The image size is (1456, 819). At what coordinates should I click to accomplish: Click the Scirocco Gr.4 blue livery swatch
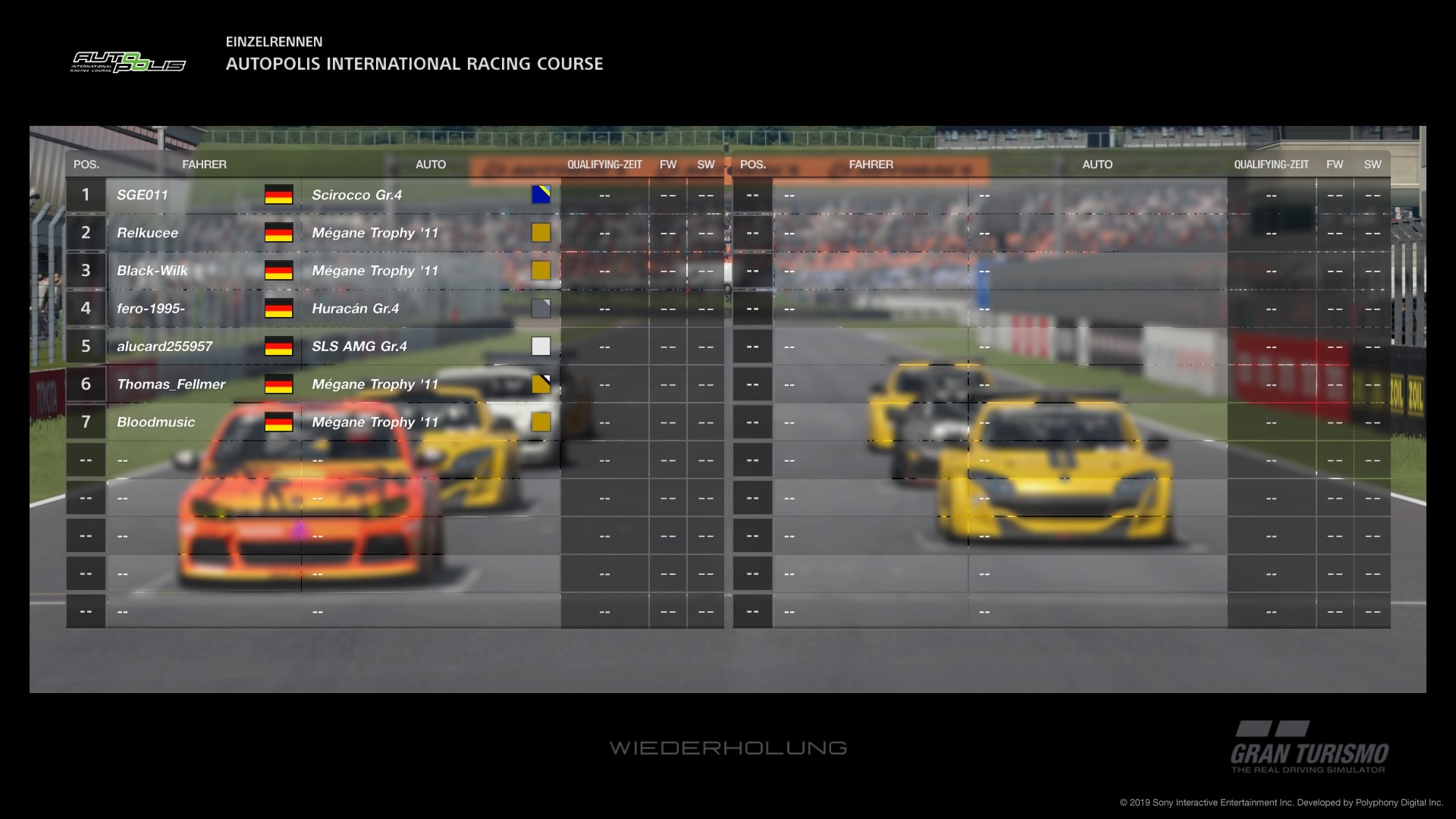(x=541, y=195)
